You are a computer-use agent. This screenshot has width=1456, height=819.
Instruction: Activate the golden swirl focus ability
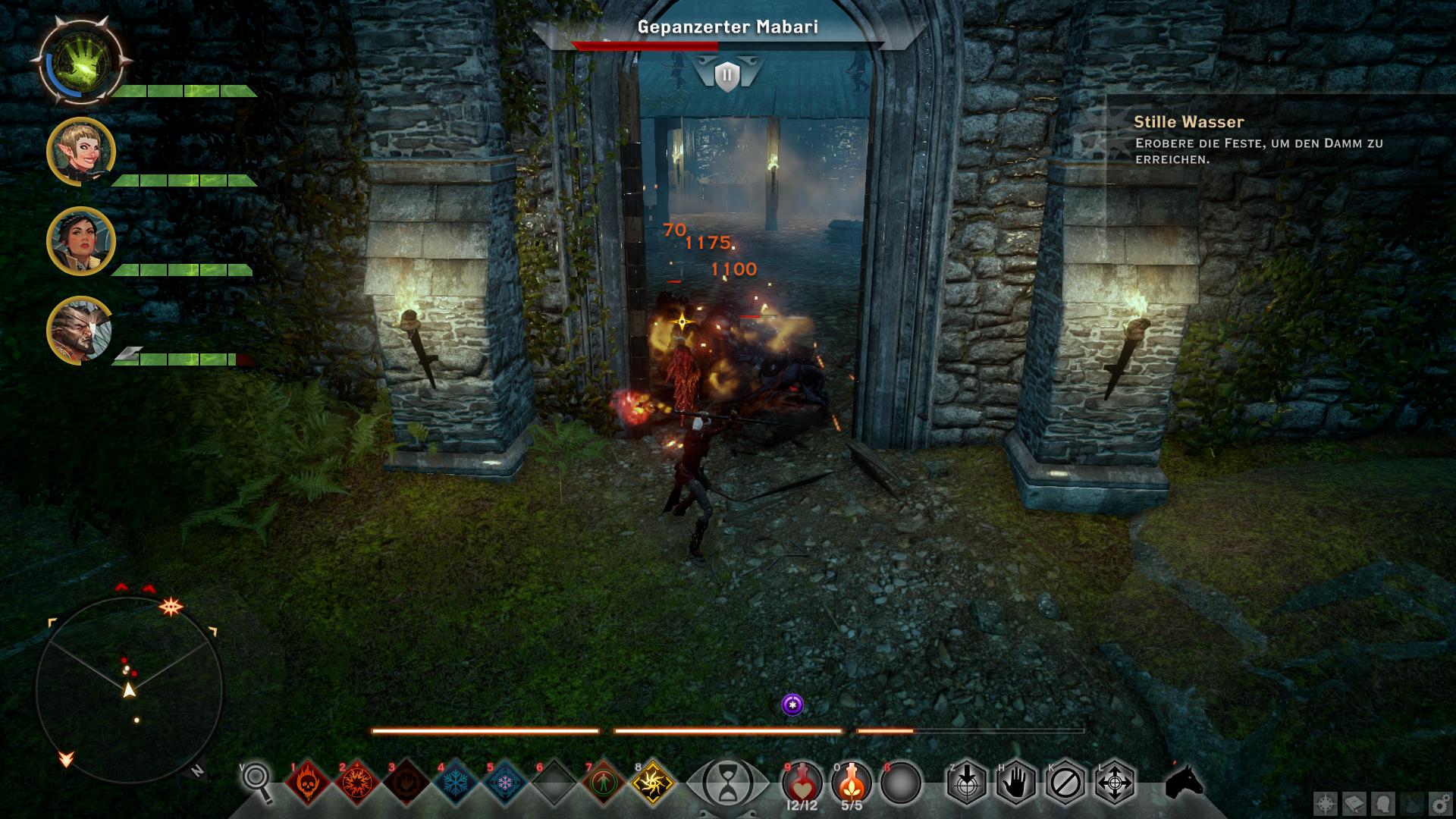pyautogui.click(x=653, y=781)
